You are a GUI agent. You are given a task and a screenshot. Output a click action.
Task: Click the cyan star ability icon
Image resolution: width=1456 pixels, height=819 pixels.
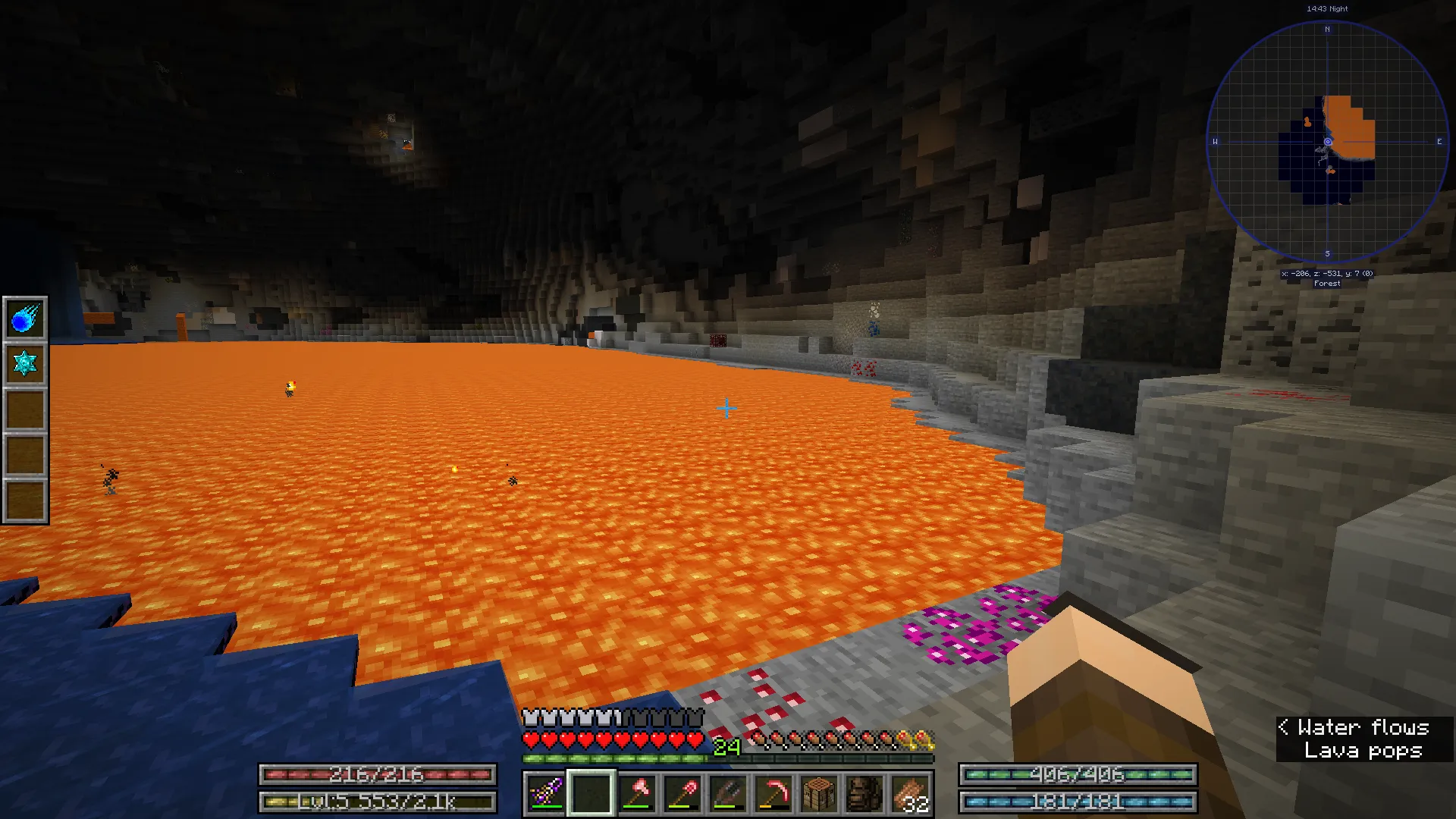(24, 362)
